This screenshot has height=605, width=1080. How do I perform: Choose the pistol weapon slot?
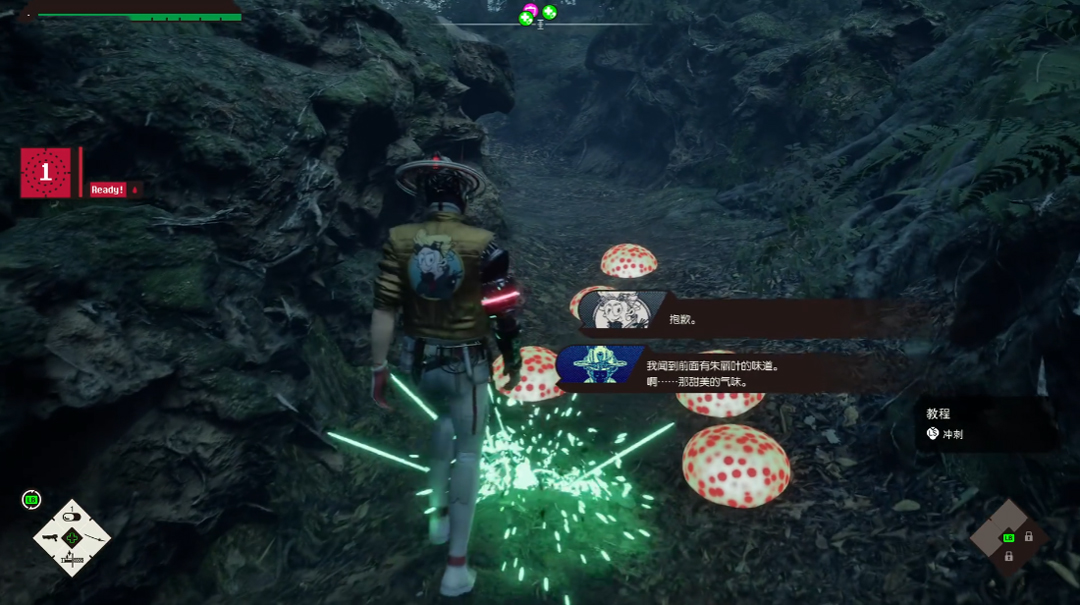point(49,538)
